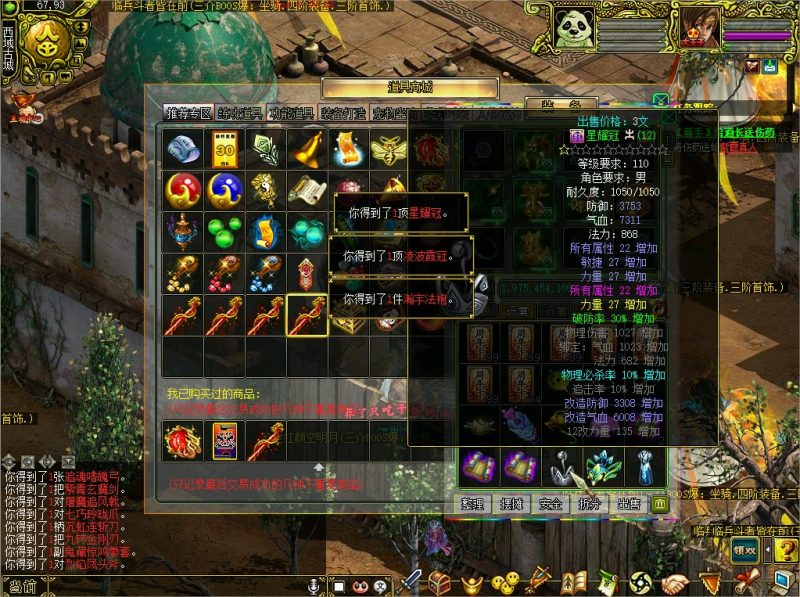Click the handshake toolbar icon
Image resolution: width=800 pixels, height=597 pixels.
(x=676, y=581)
